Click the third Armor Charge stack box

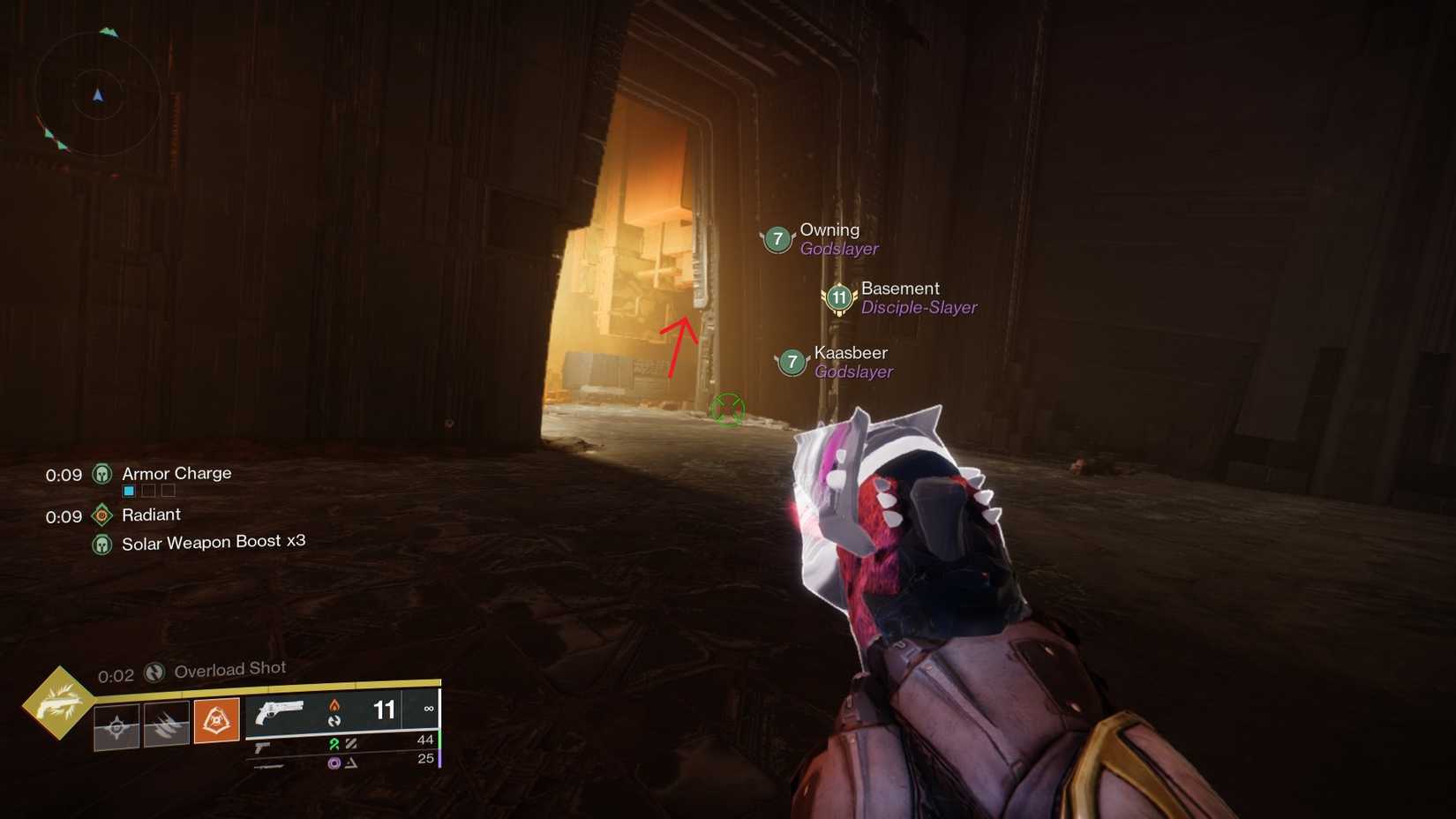[169, 492]
